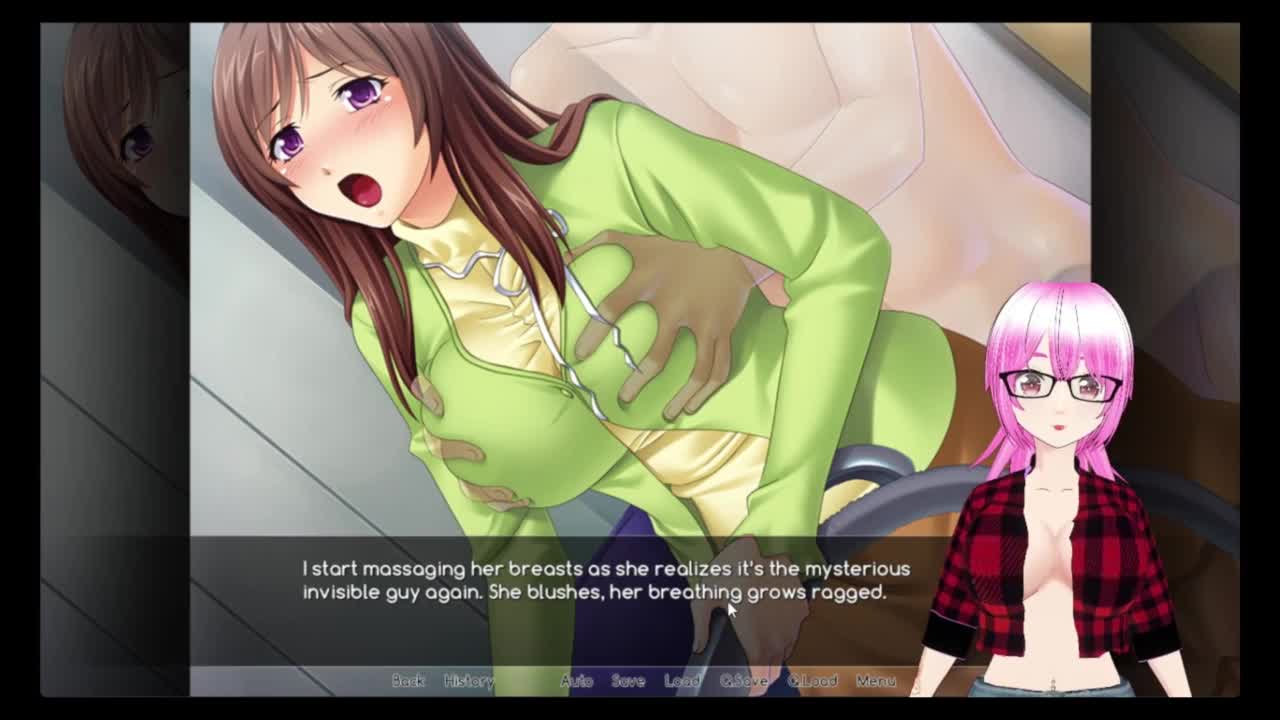This screenshot has width=1280, height=720.
Task: Open the Load screen
Action: (682, 681)
